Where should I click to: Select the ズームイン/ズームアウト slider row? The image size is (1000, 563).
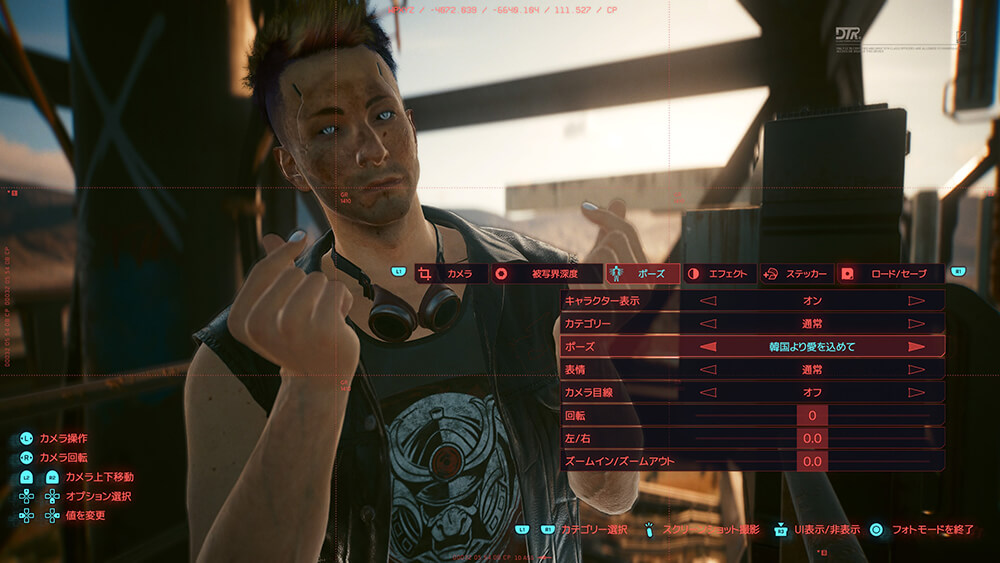click(x=811, y=461)
